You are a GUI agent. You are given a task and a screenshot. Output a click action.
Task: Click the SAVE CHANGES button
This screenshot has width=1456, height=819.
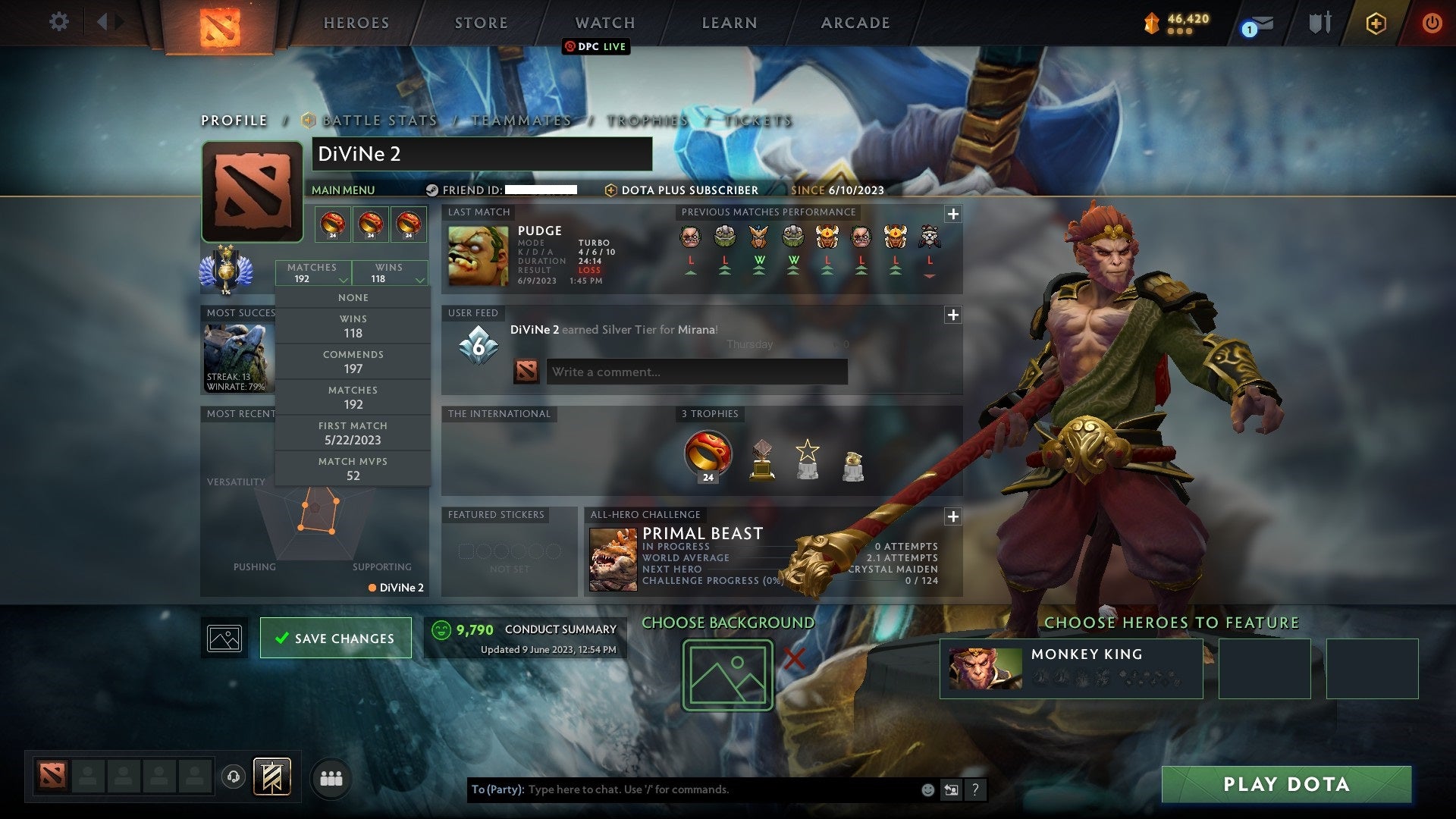coord(335,638)
